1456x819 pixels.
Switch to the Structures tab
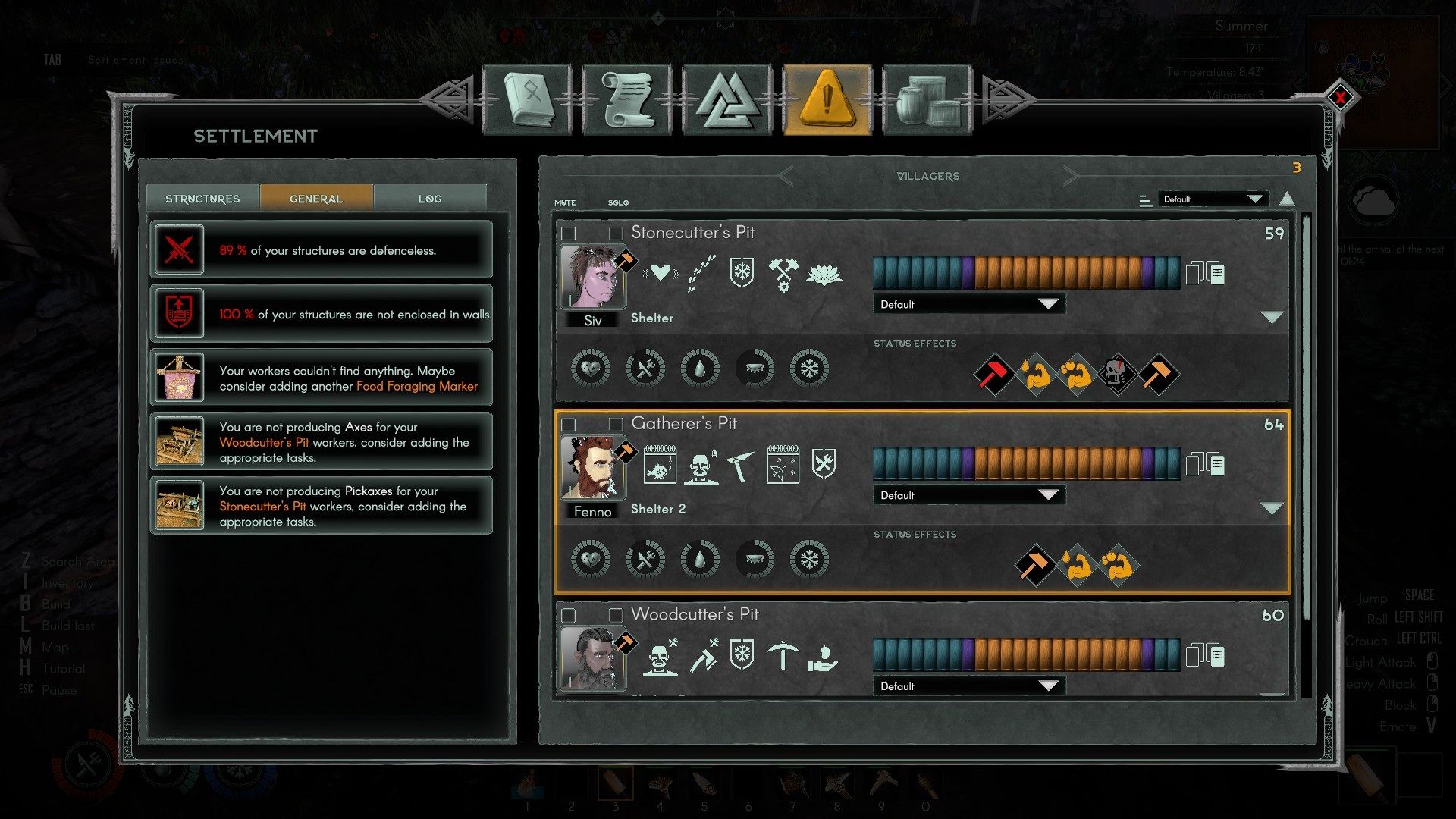[x=202, y=199]
